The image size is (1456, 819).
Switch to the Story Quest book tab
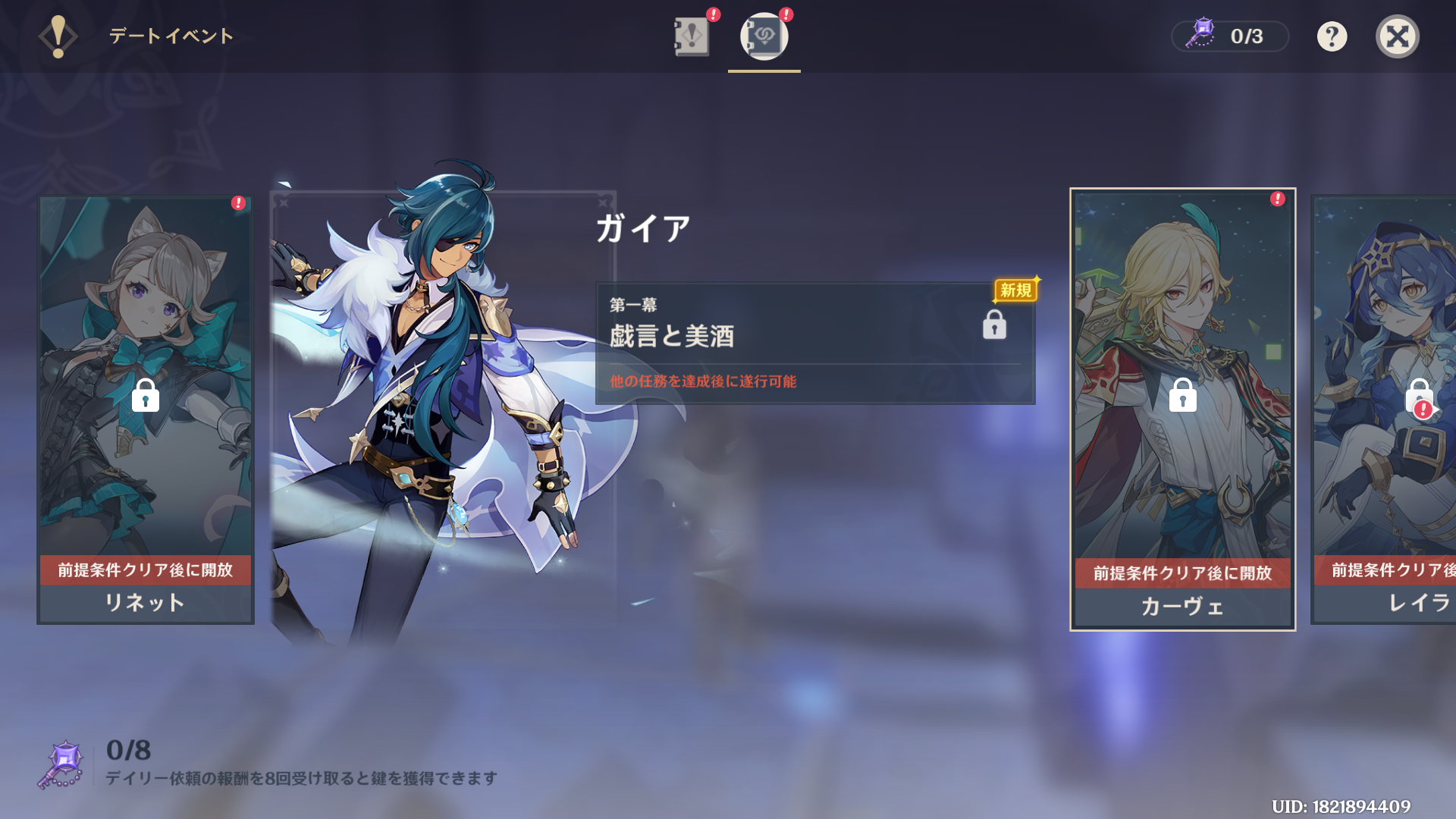click(691, 36)
